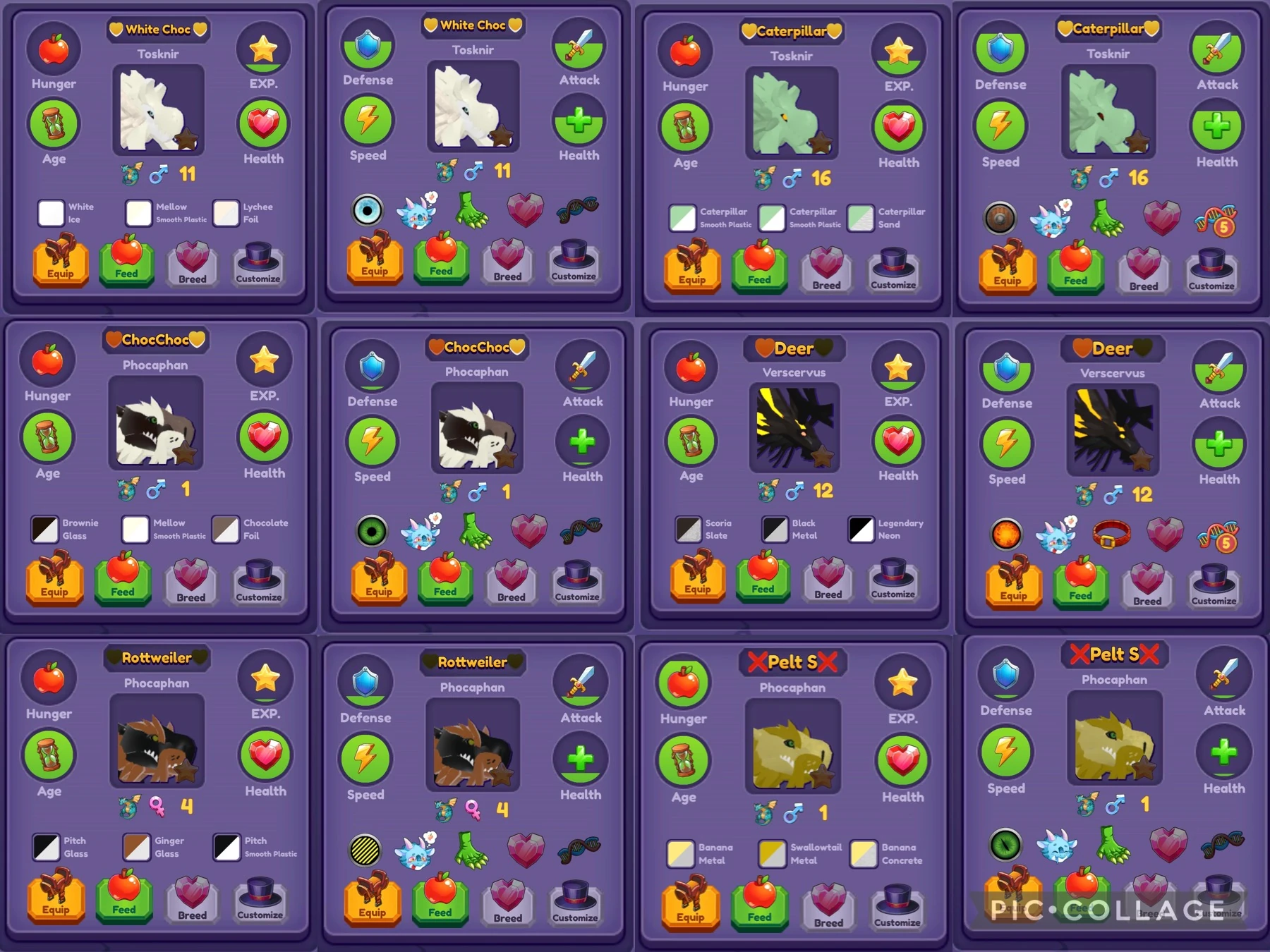Click Equip on ChocChoc Phocaphan
This screenshot has height=952, width=1270.
54,580
